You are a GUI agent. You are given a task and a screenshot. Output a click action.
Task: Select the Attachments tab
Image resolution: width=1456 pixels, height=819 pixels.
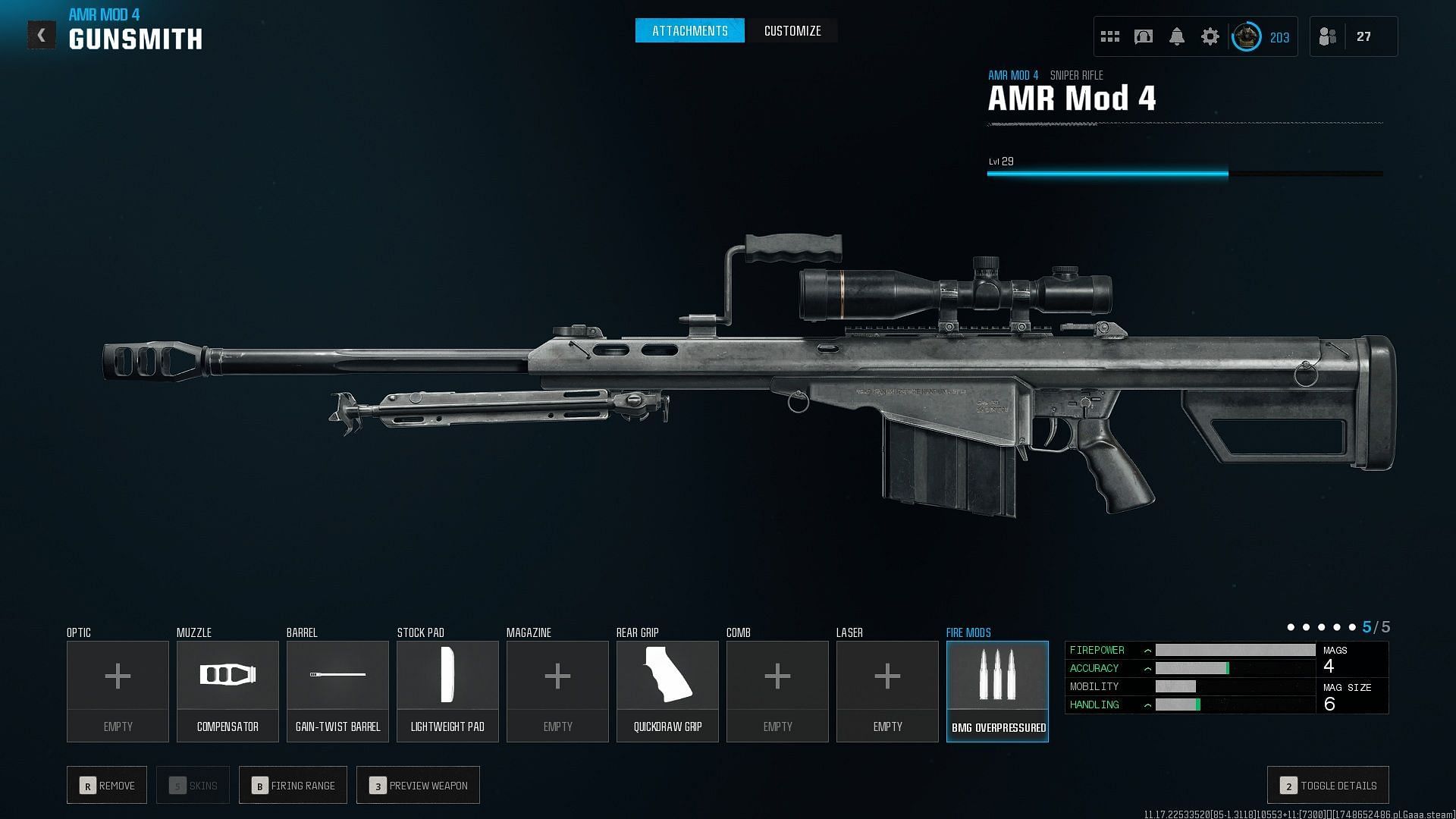click(x=690, y=31)
